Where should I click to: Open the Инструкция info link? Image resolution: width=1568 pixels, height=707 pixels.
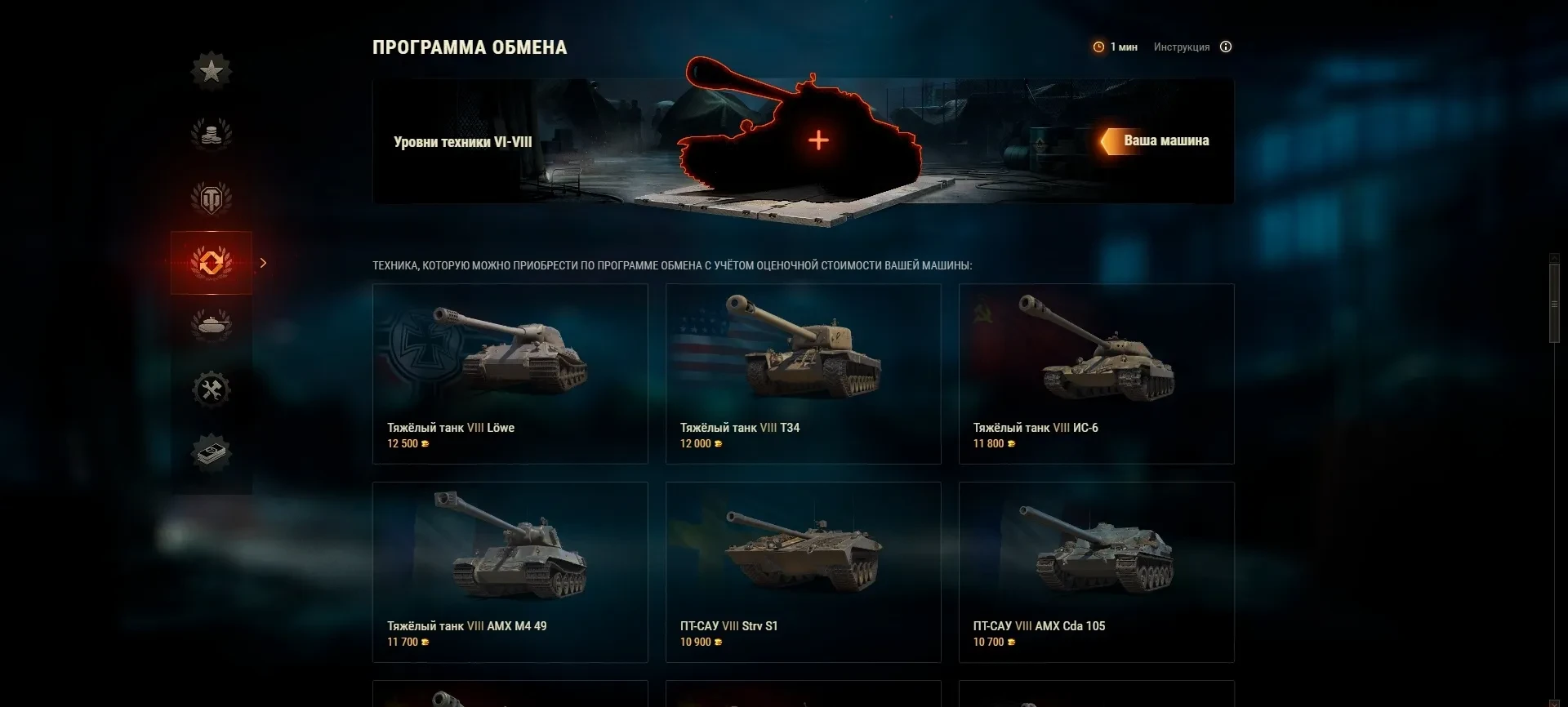[1182, 47]
